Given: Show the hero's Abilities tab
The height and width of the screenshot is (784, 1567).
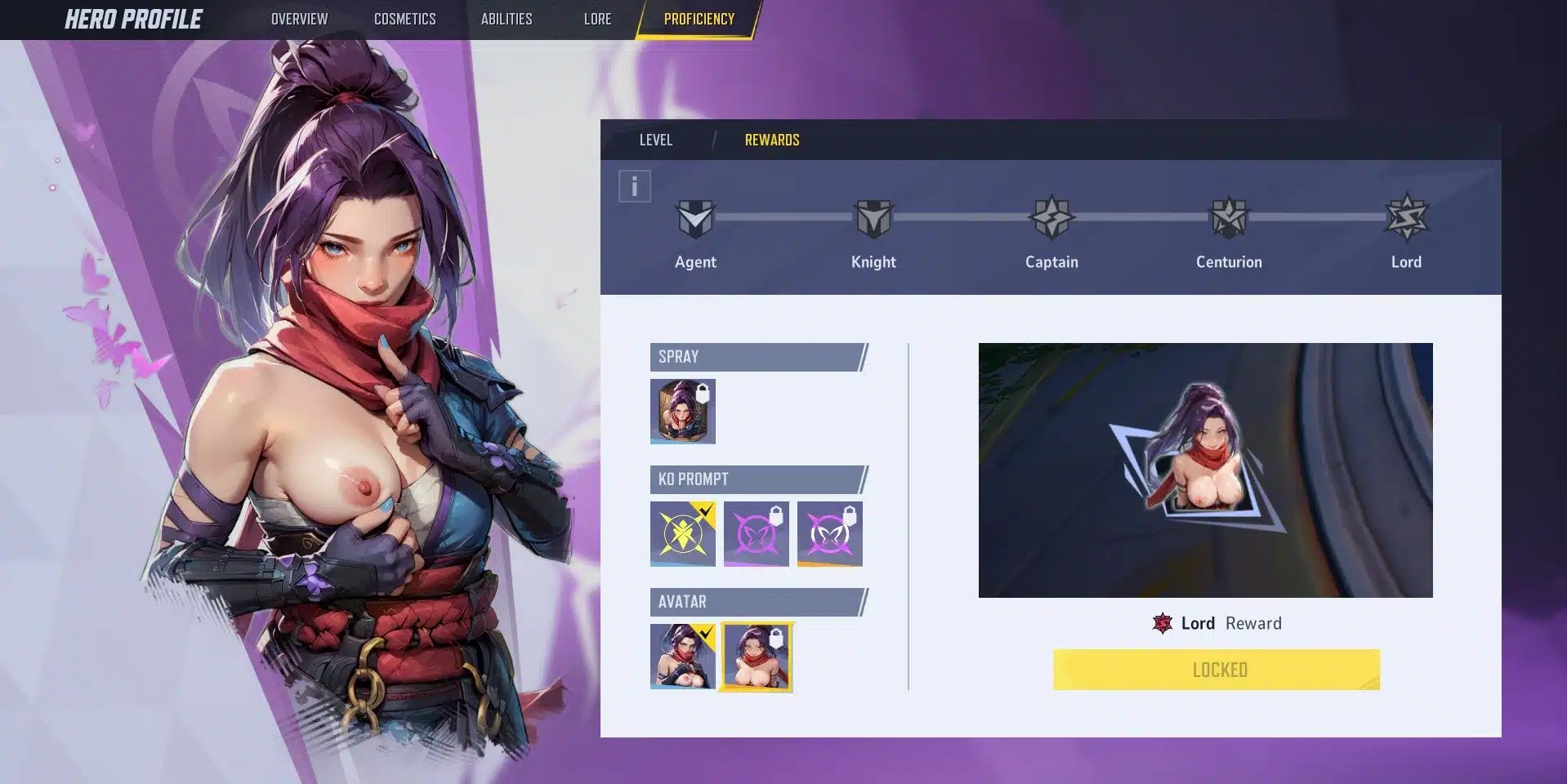Looking at the screenshot, I should pyautogui.click(x=506, y=19).
